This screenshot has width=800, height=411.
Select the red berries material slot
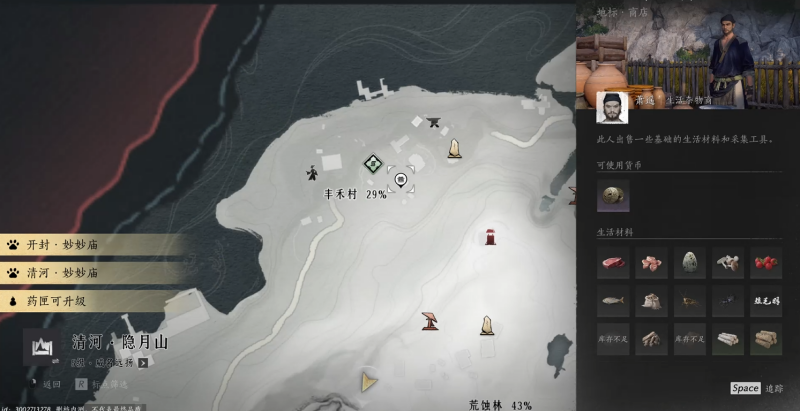(766, 263)
